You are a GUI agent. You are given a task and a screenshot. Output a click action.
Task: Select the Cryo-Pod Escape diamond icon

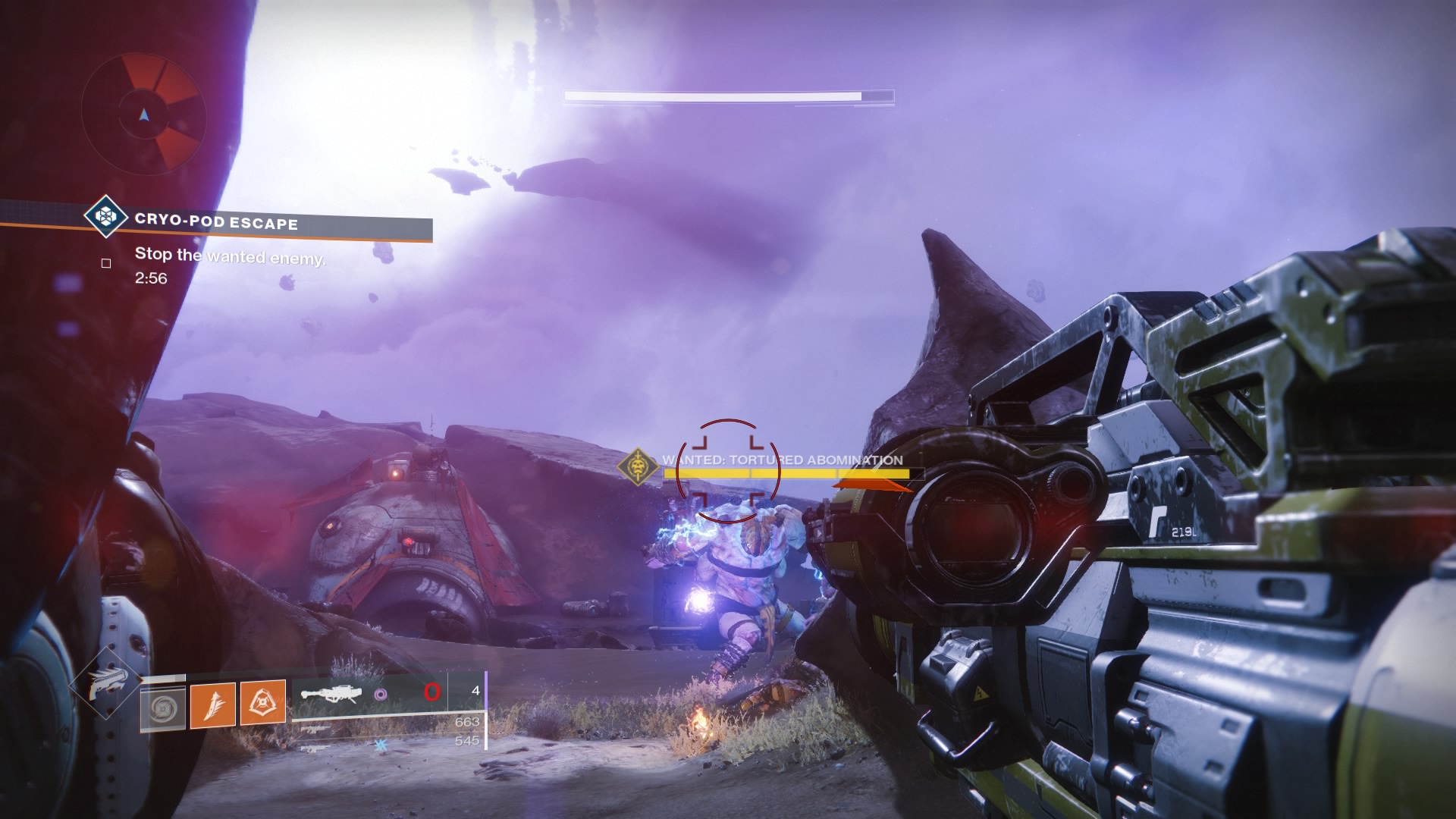point(106,217)
